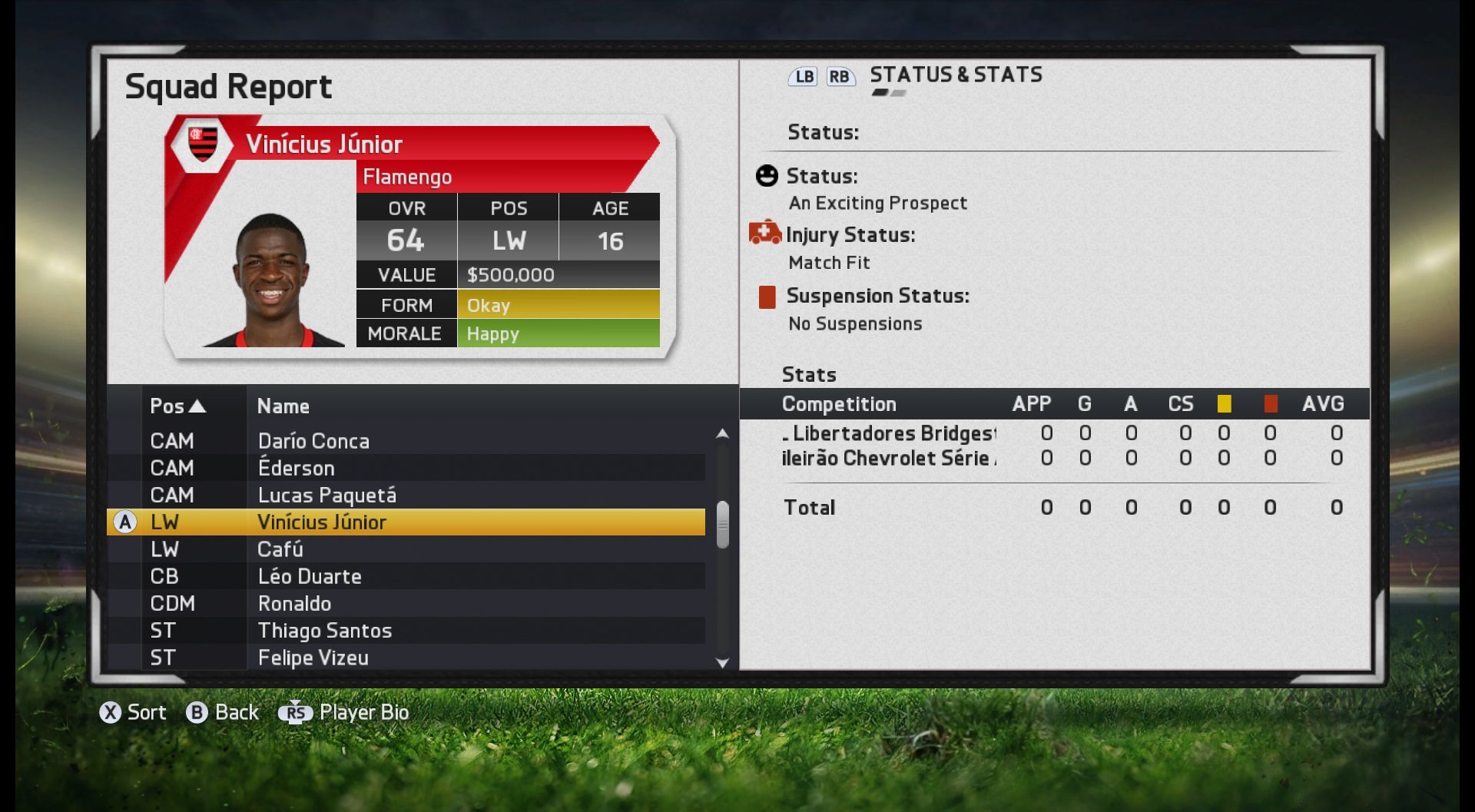Click the squad list scroll-down arrow

(x=722, y=663)
